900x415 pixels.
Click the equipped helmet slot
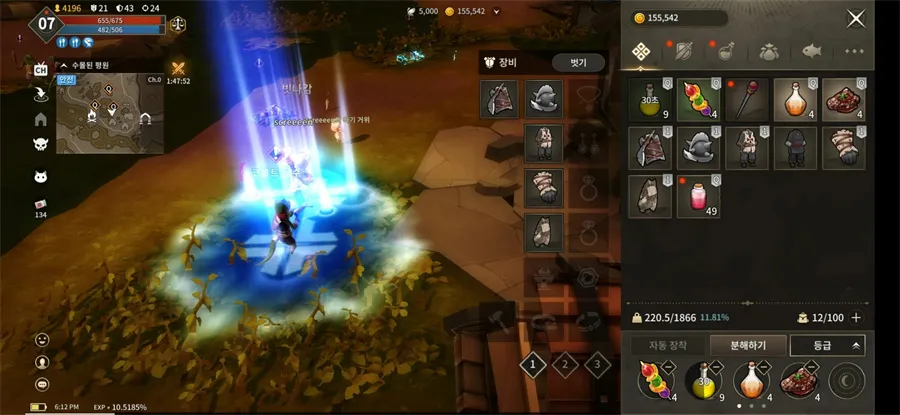coord(544,98)
